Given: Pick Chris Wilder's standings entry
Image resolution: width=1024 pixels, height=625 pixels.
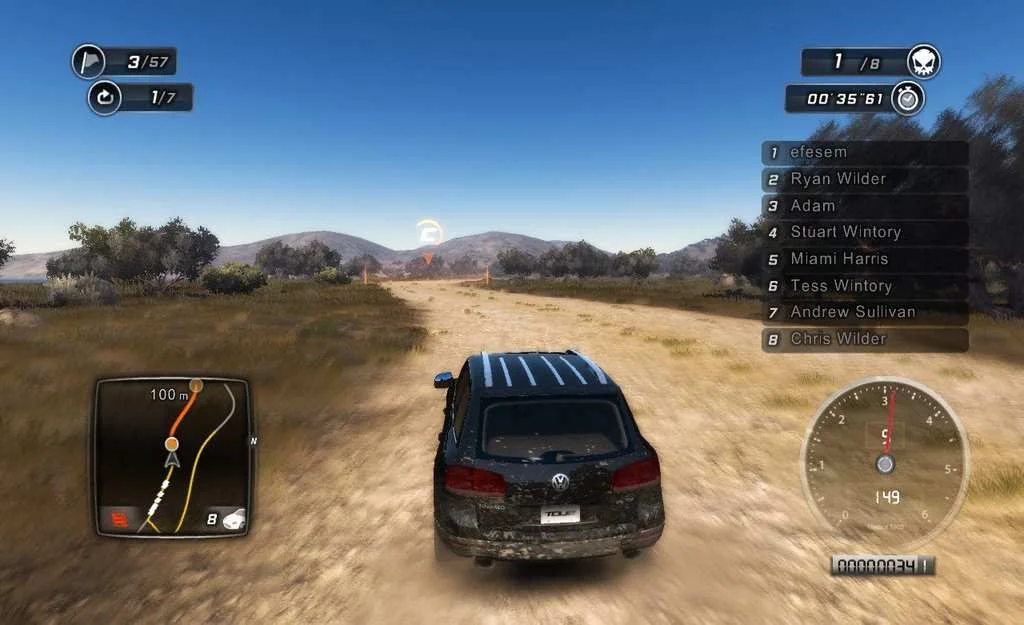Looking at the screenshot, I should point(865,340).
